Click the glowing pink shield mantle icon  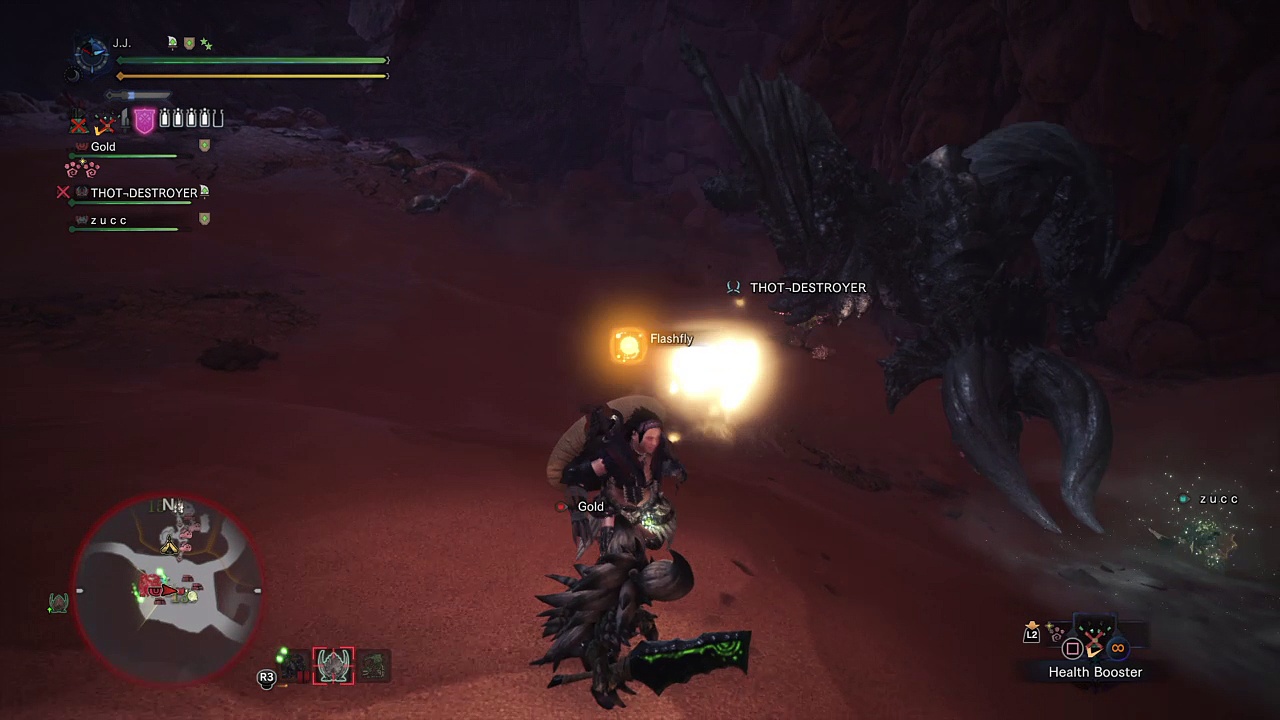pyautogui.click(x=144, y=121)
